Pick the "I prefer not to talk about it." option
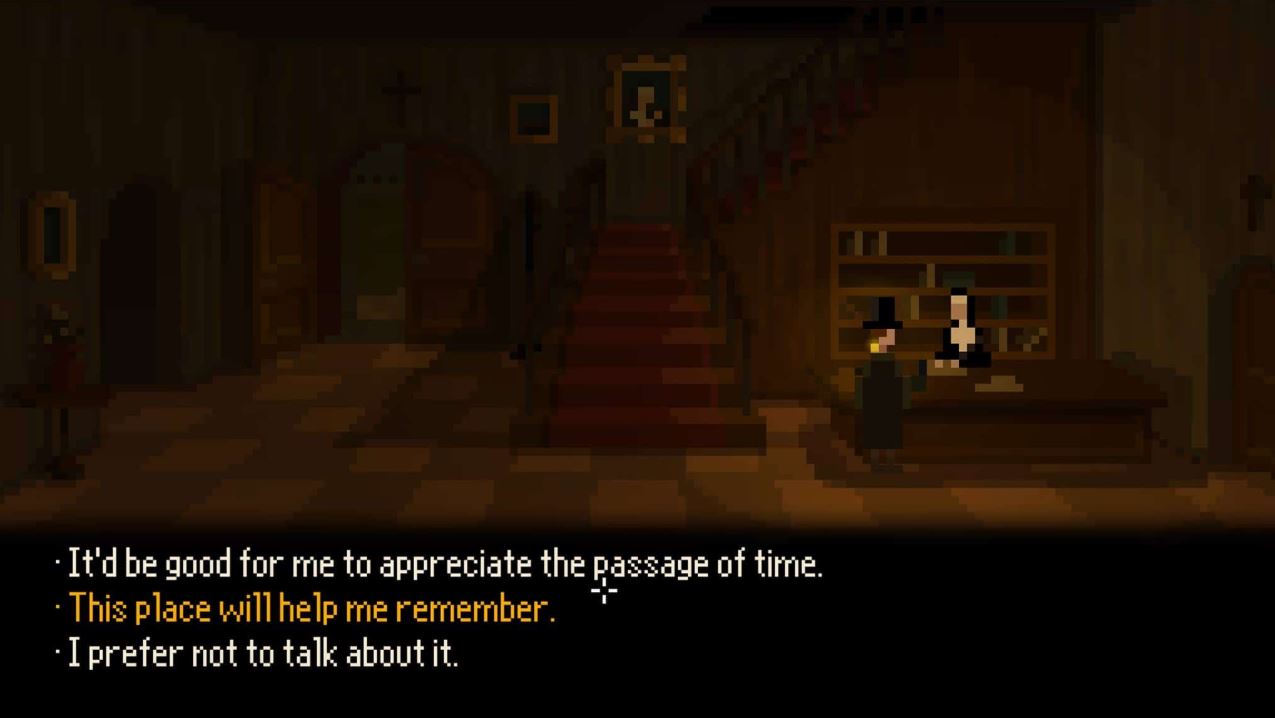This screenshot has width=1275, height=718. [x=262, y=654]
